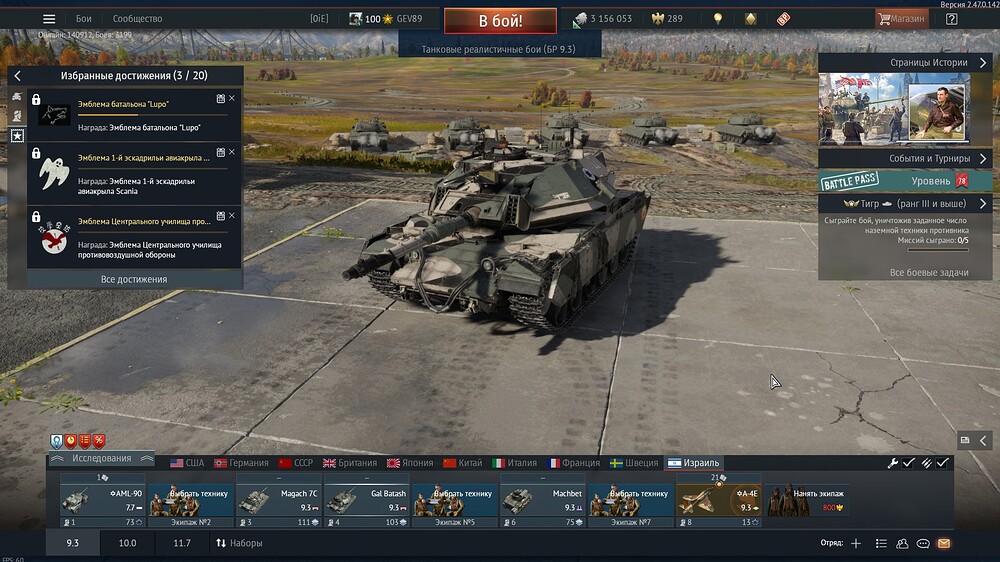Open the «Магазин» shop
The width and height of the screenshot is (1000, 562).
pos(901,19)
